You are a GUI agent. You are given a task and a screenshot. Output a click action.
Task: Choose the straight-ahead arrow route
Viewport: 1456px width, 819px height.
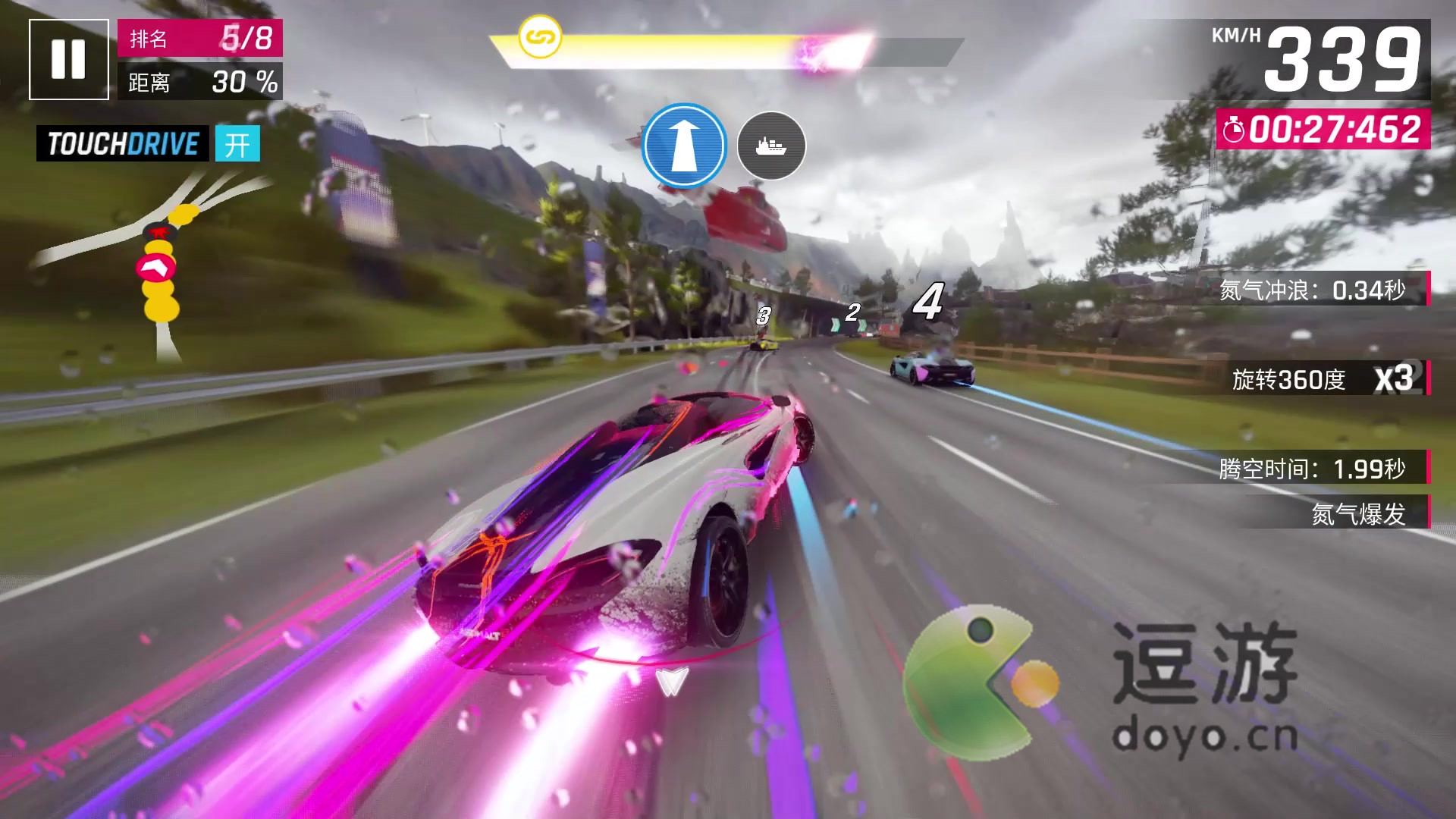pyautogui.click(x=684, y=145)
